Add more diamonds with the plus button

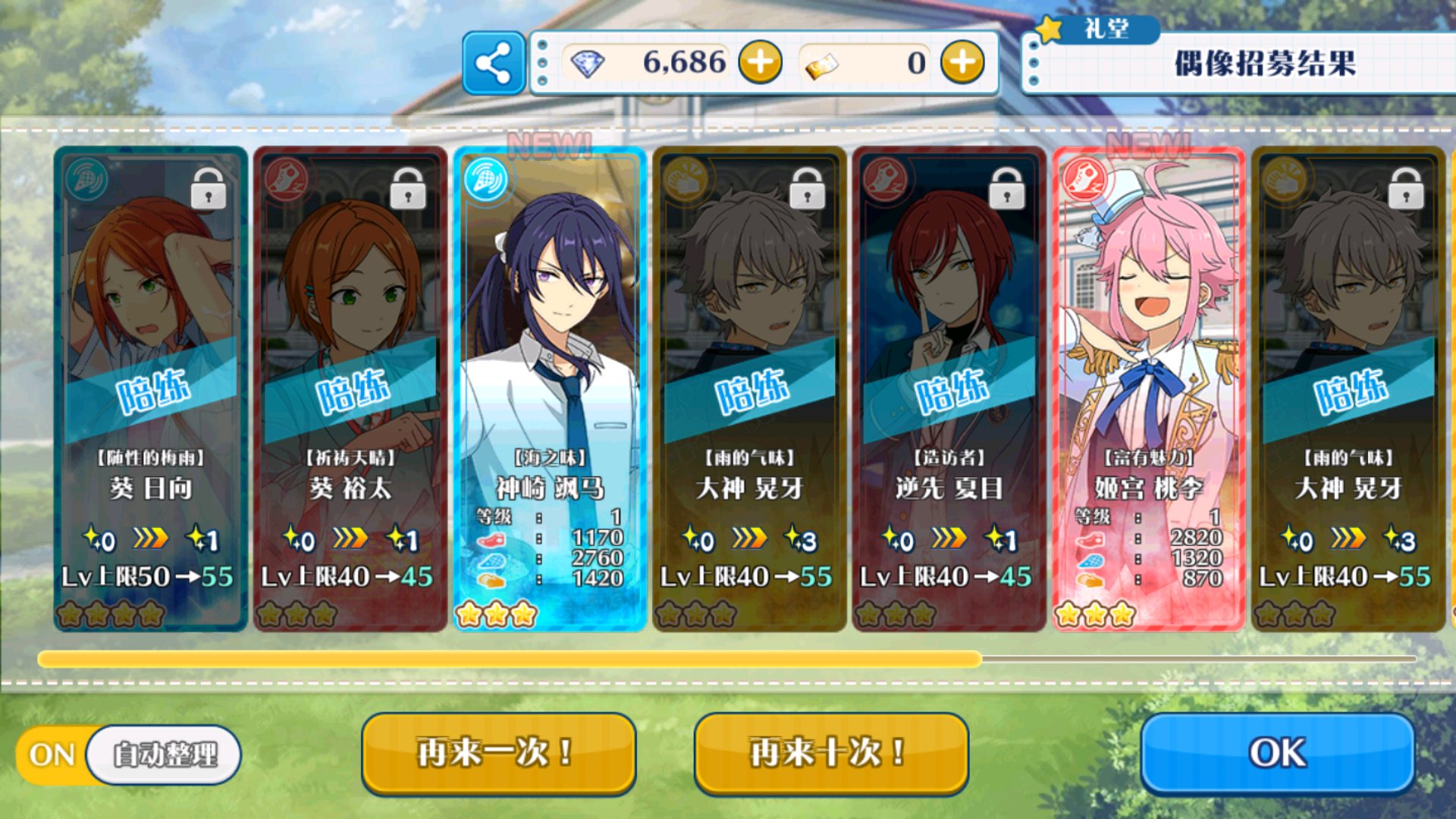click(760, 62)
